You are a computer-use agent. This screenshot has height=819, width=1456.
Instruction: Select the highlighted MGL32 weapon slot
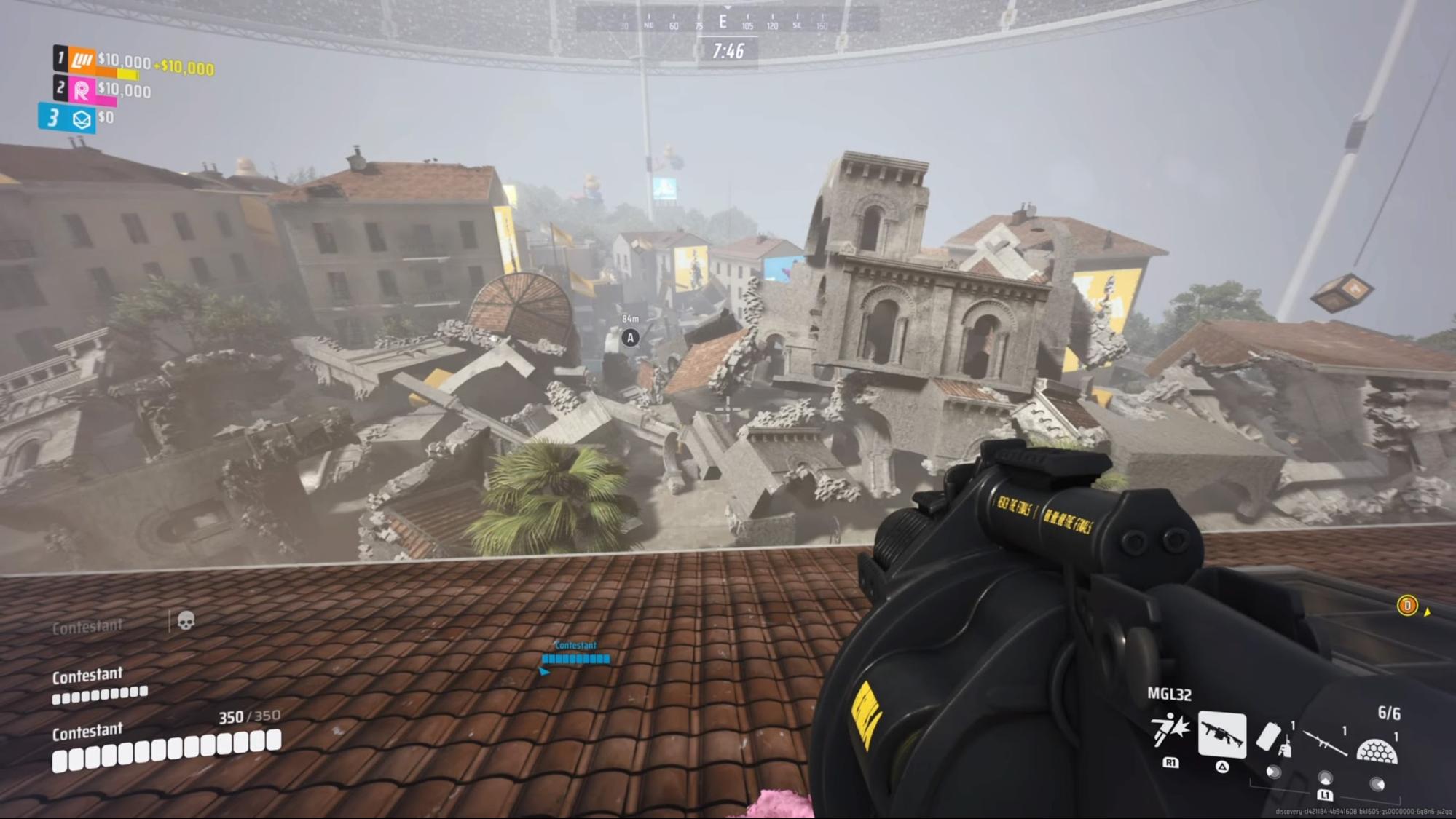1221,734
